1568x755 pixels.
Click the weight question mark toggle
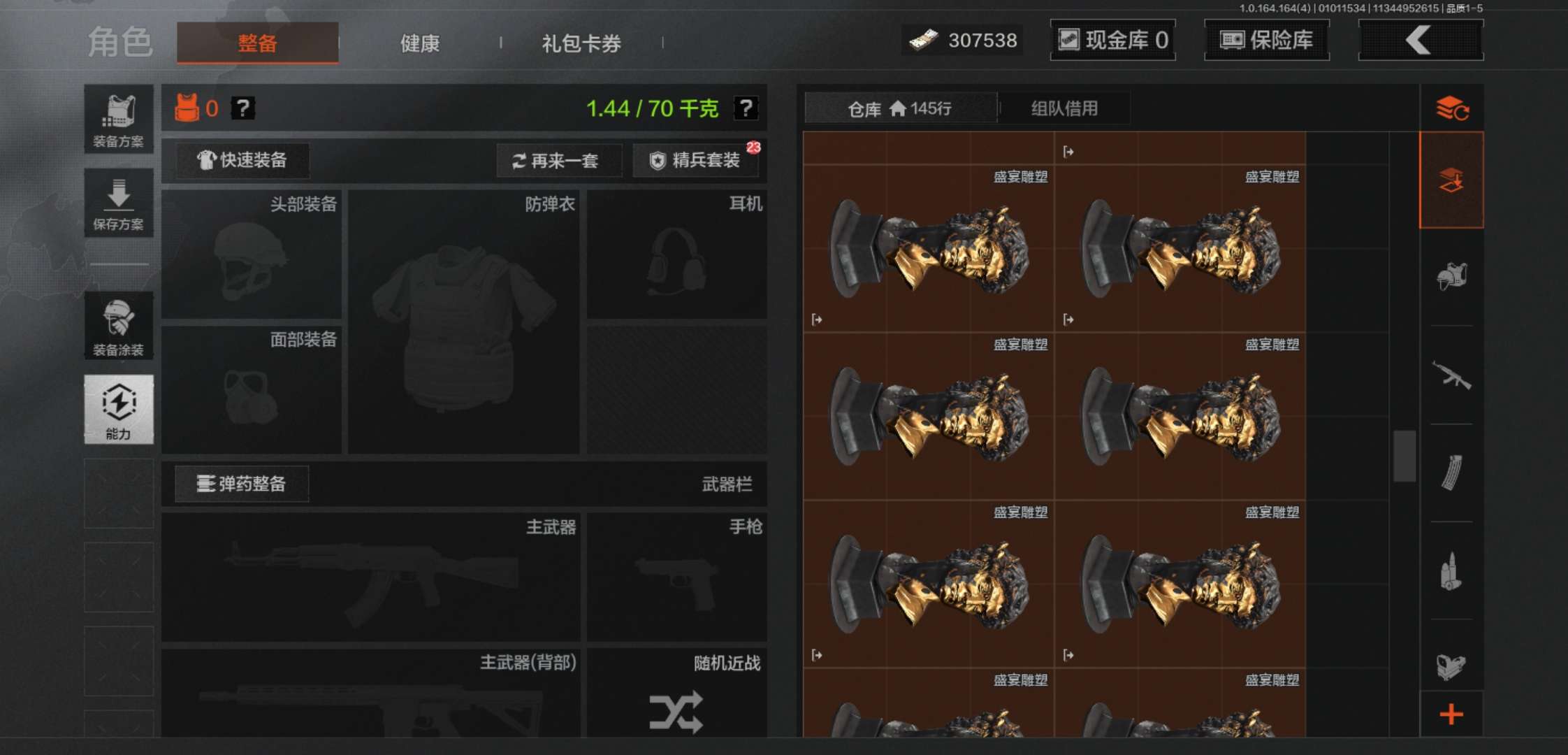pyautogui.click(x=745, y=108)
